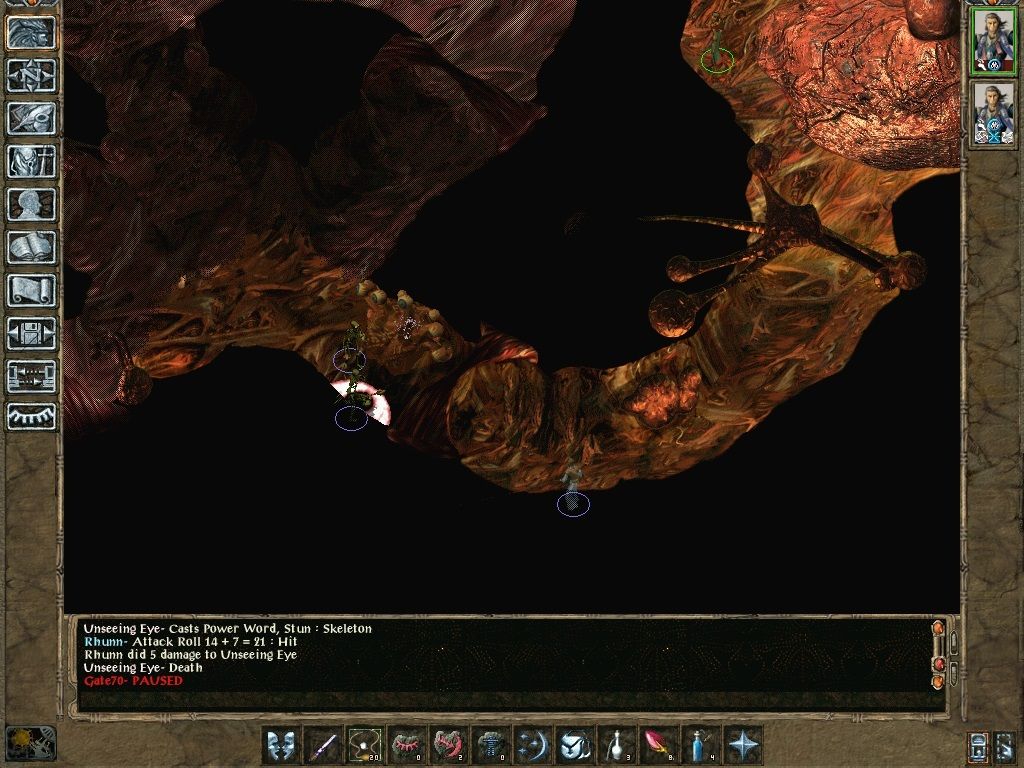Choose the sling weapon slot
The image size is (1024, 768).
(x=366, y=746)
